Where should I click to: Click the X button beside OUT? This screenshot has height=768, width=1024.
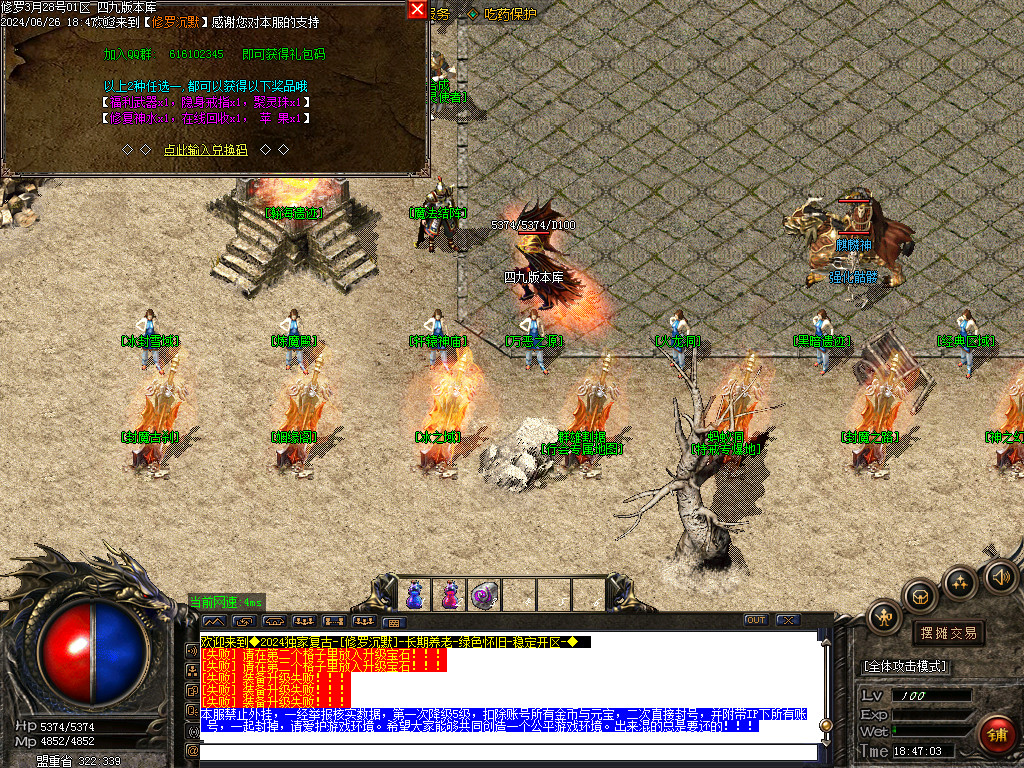(x=787, y=620)
